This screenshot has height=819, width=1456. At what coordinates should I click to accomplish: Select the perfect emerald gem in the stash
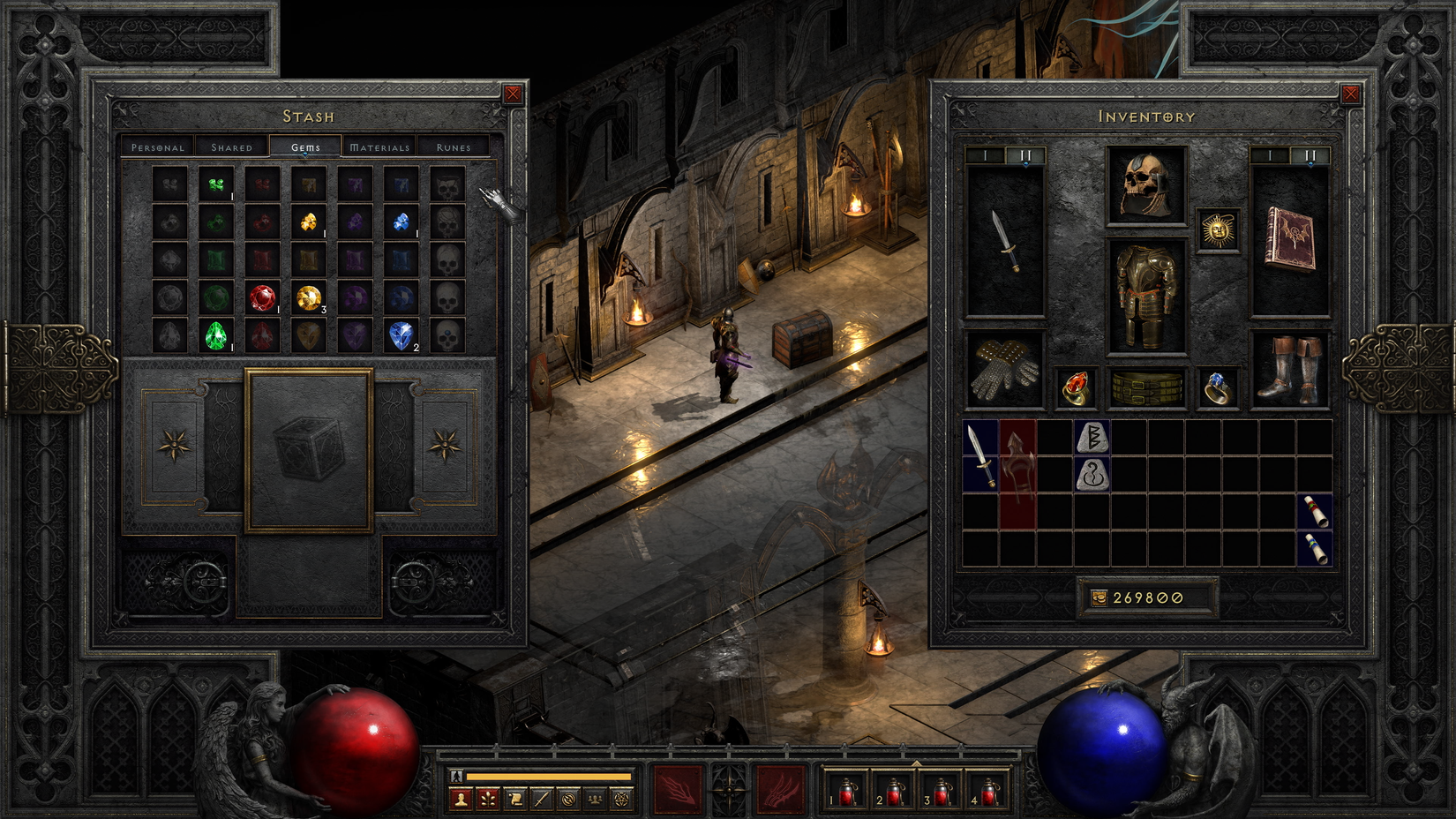217,336
